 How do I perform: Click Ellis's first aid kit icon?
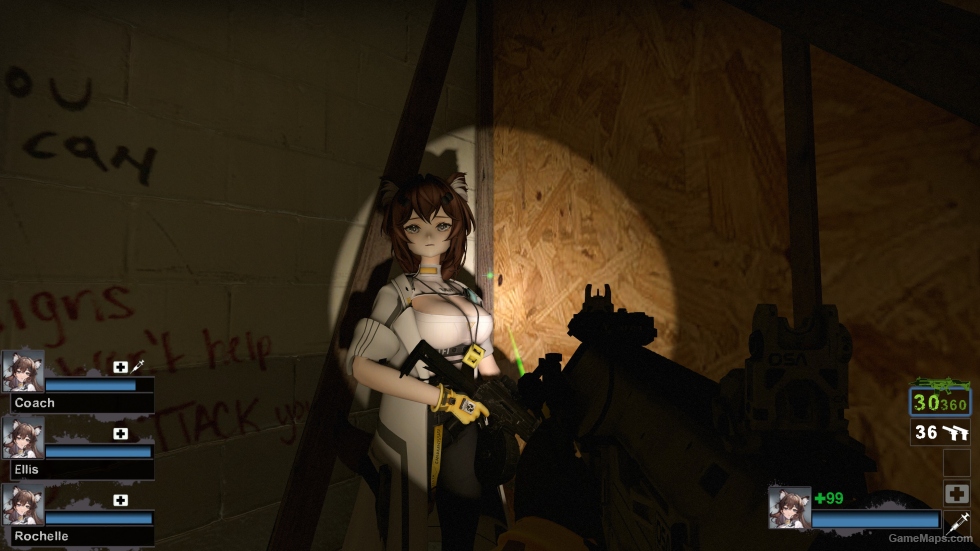[x=121, y=434]
